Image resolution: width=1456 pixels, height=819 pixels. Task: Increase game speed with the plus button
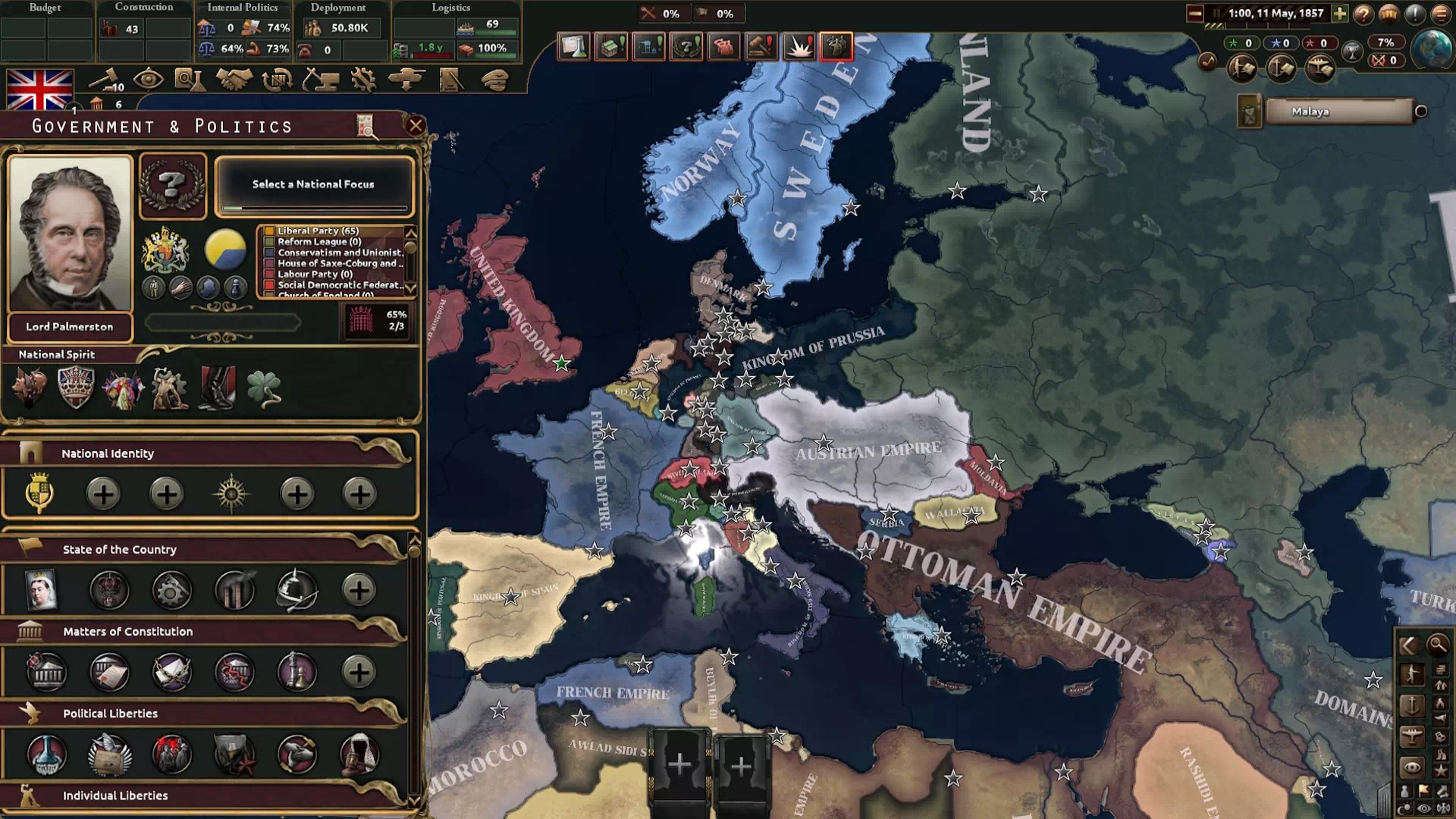(x=1339, y=14)
